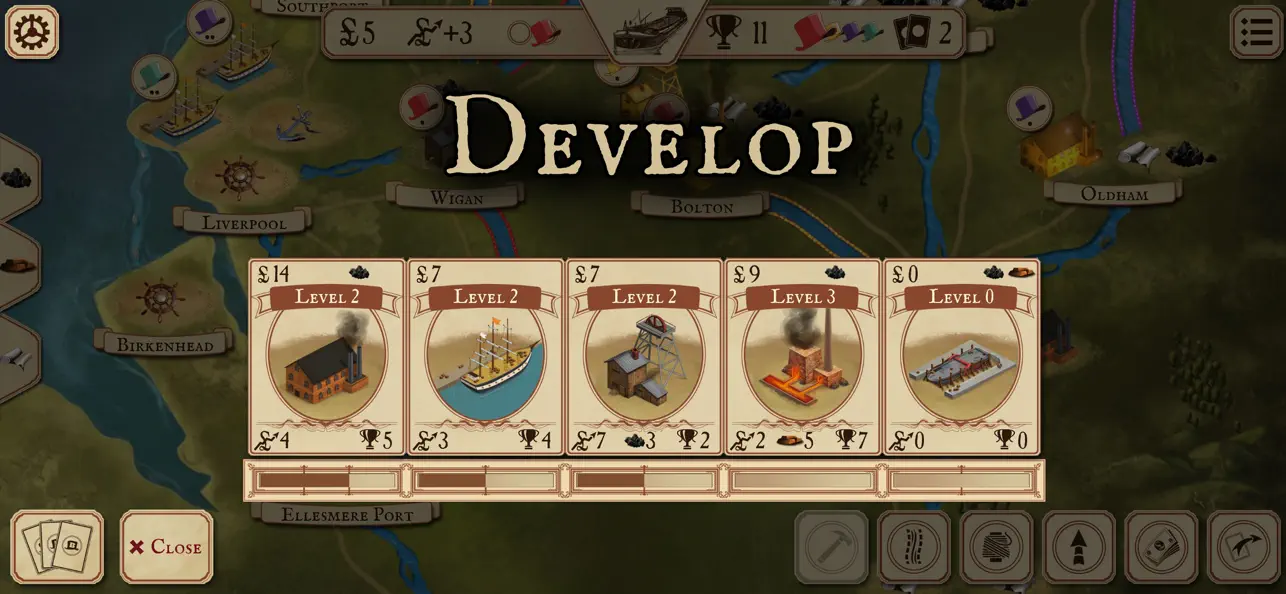The image size is (1286, 594).
Task: Show the hand of cards
Action: point(57,547)
